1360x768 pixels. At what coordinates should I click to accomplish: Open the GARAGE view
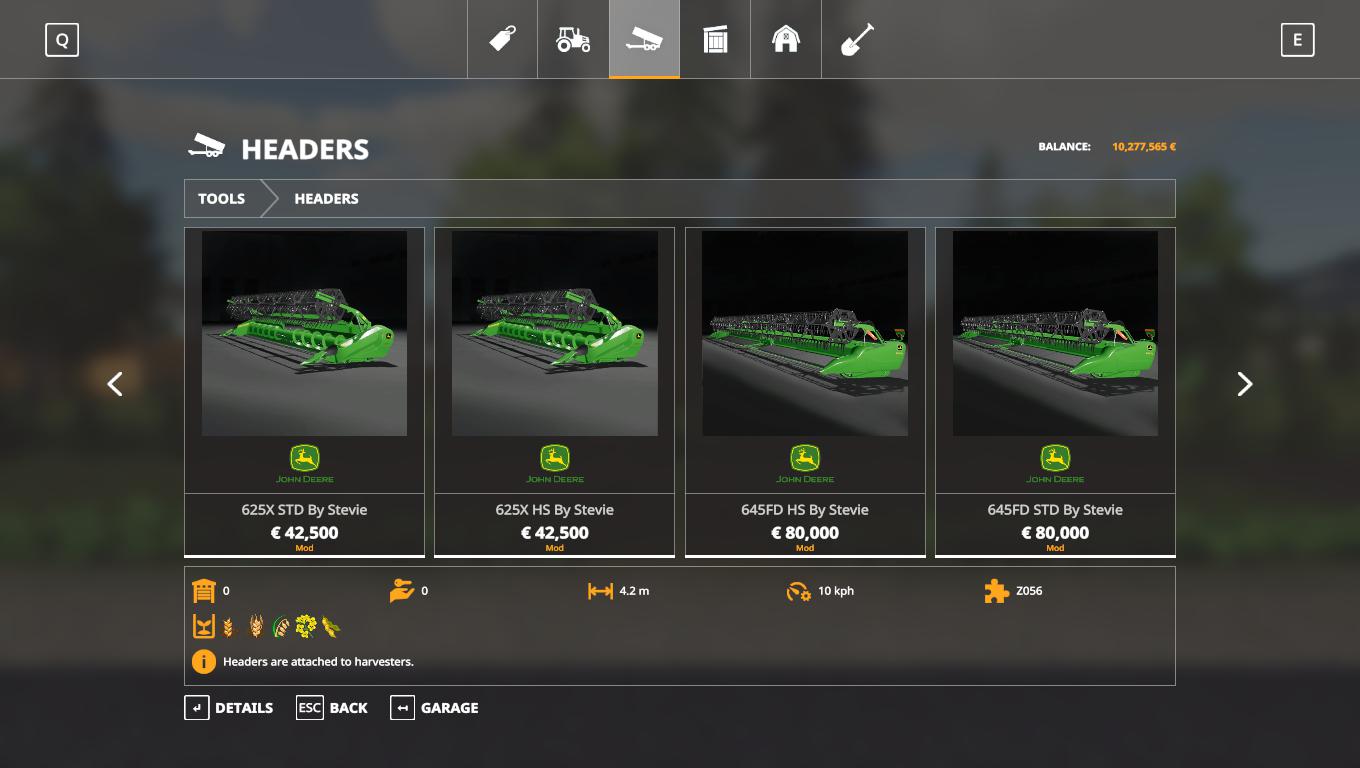435,708
